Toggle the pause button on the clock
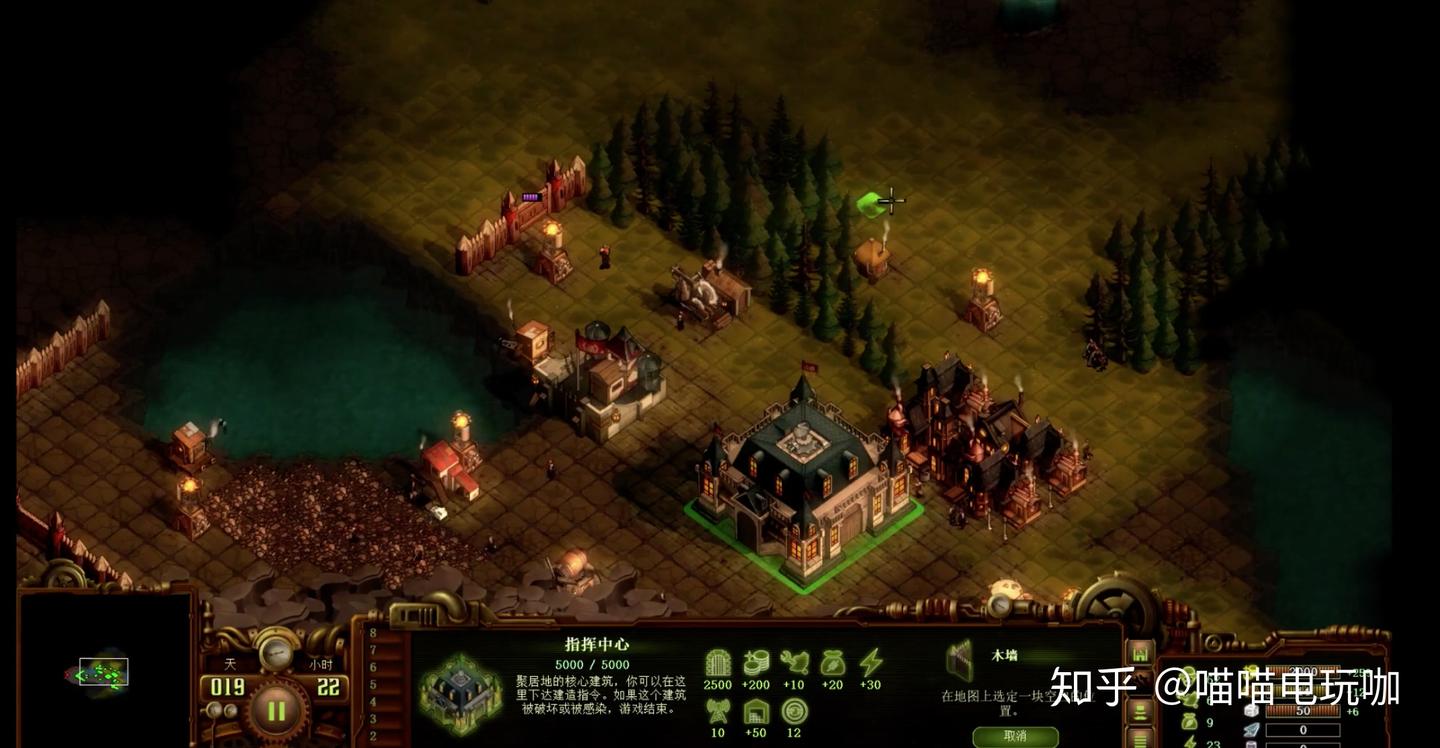Viewport: 1440px width, 748px height. [276, 712]
